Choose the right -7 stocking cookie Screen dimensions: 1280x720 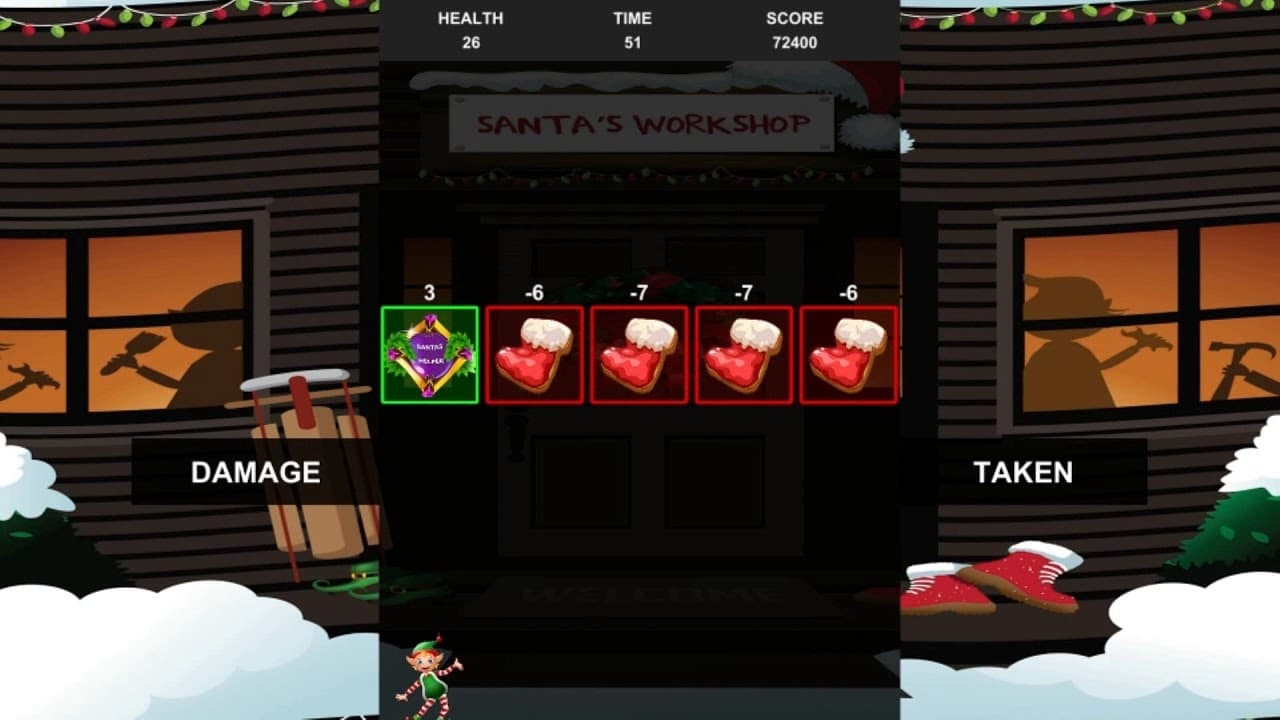pyautogui.click(x=743, y=355)
